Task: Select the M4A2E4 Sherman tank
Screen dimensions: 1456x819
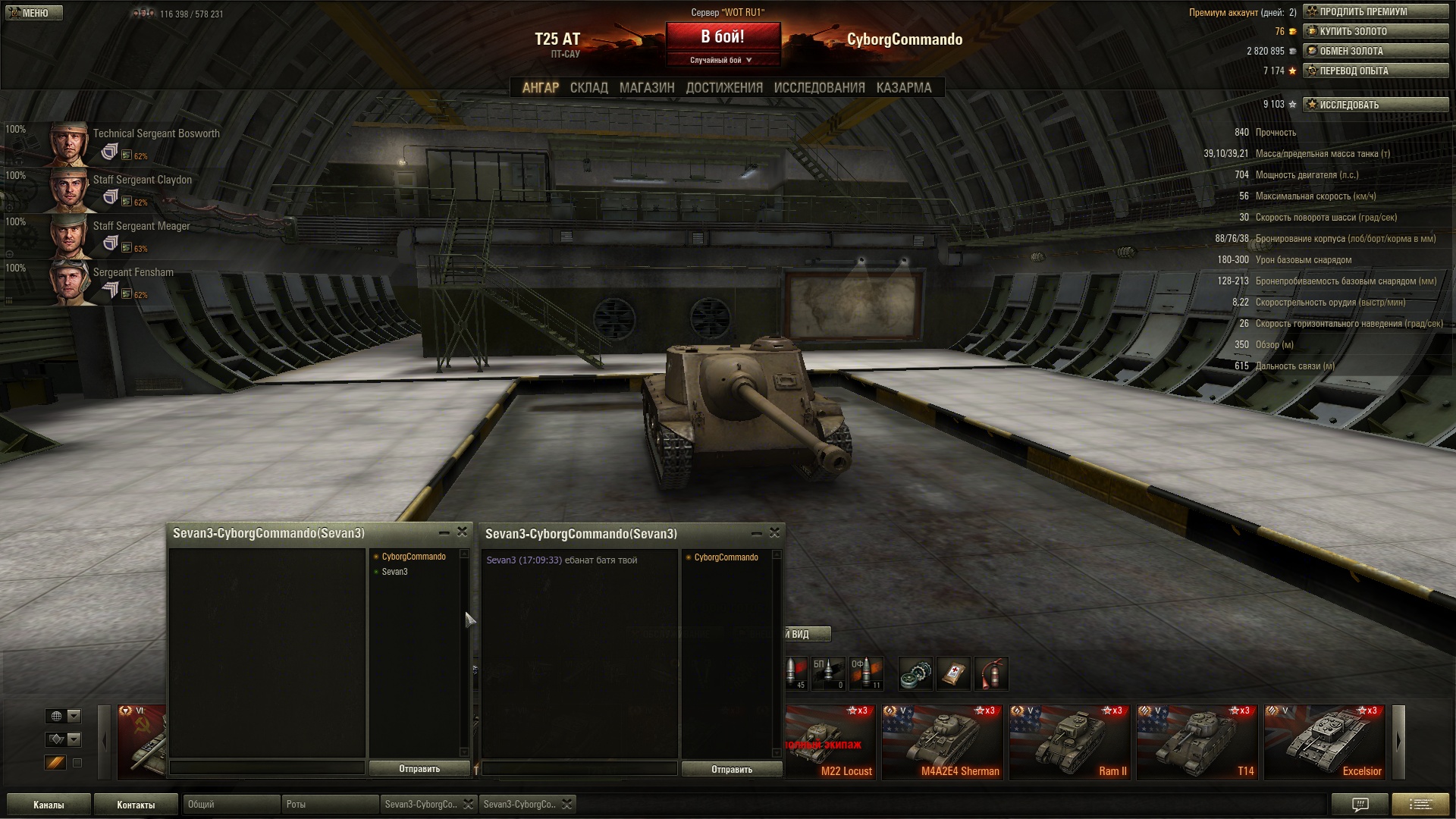Action: coord(943,742)
